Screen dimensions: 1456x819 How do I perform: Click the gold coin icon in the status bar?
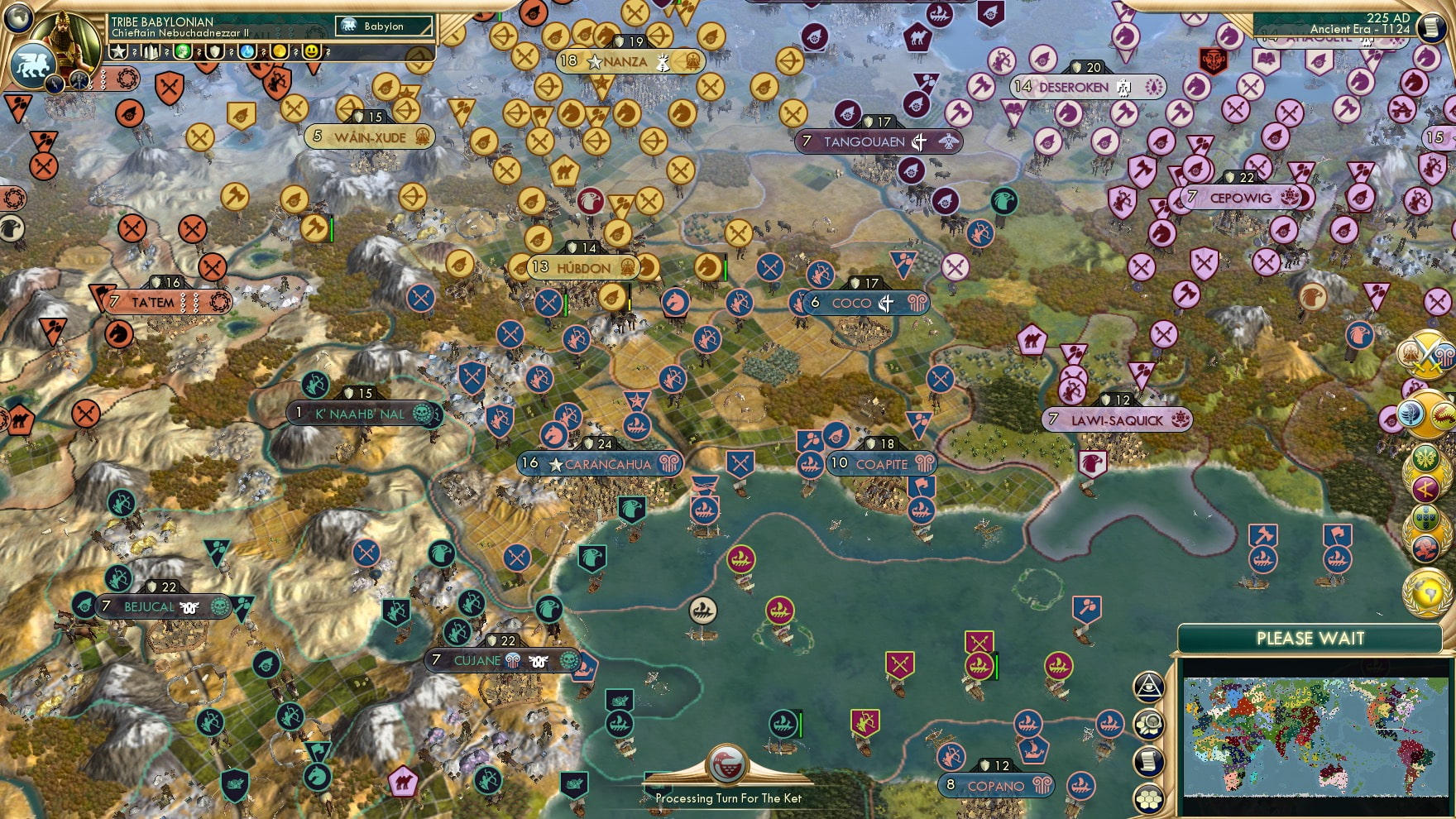[x=278, y=51]
